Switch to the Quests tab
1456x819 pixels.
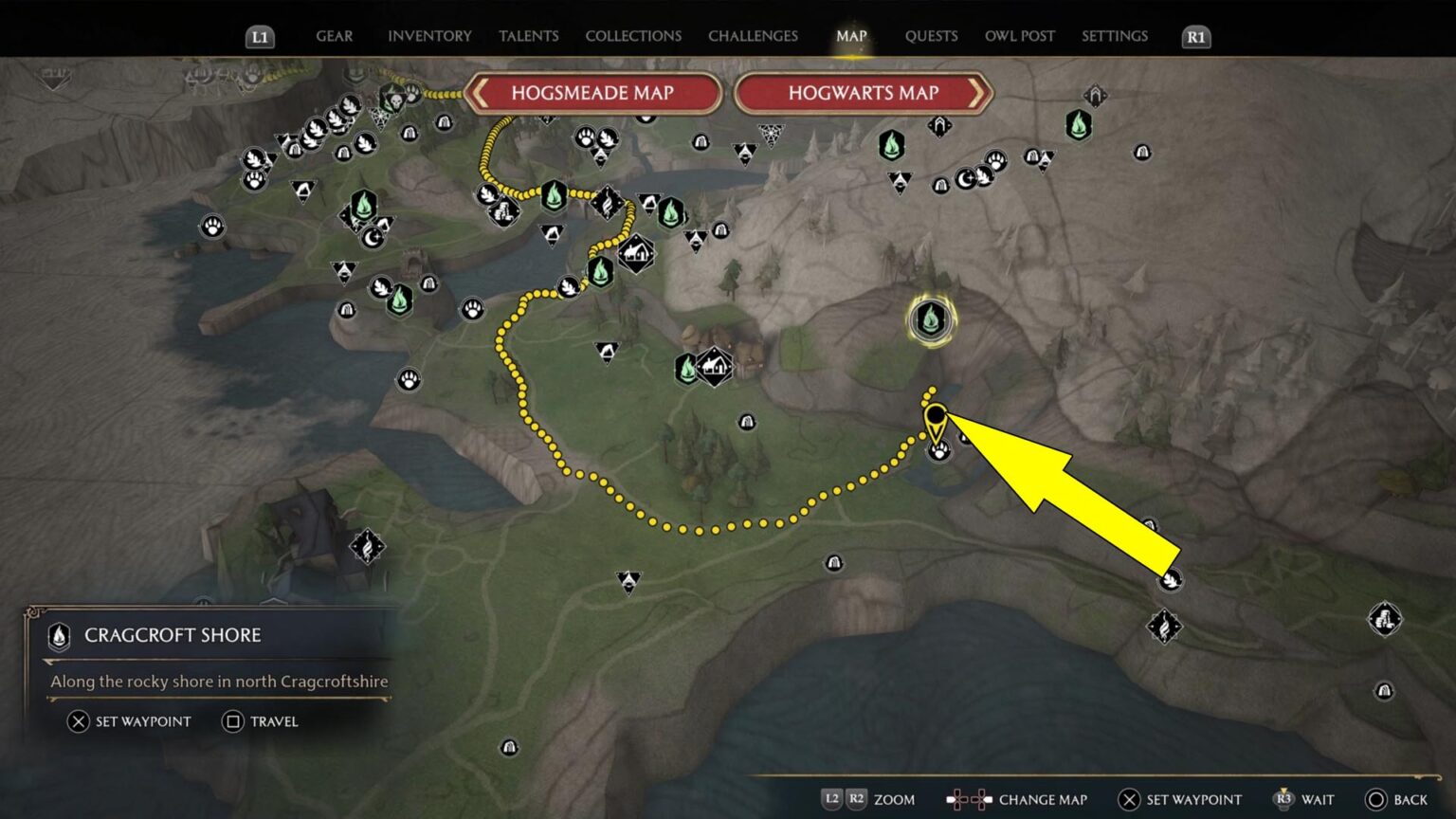[932, 36]
